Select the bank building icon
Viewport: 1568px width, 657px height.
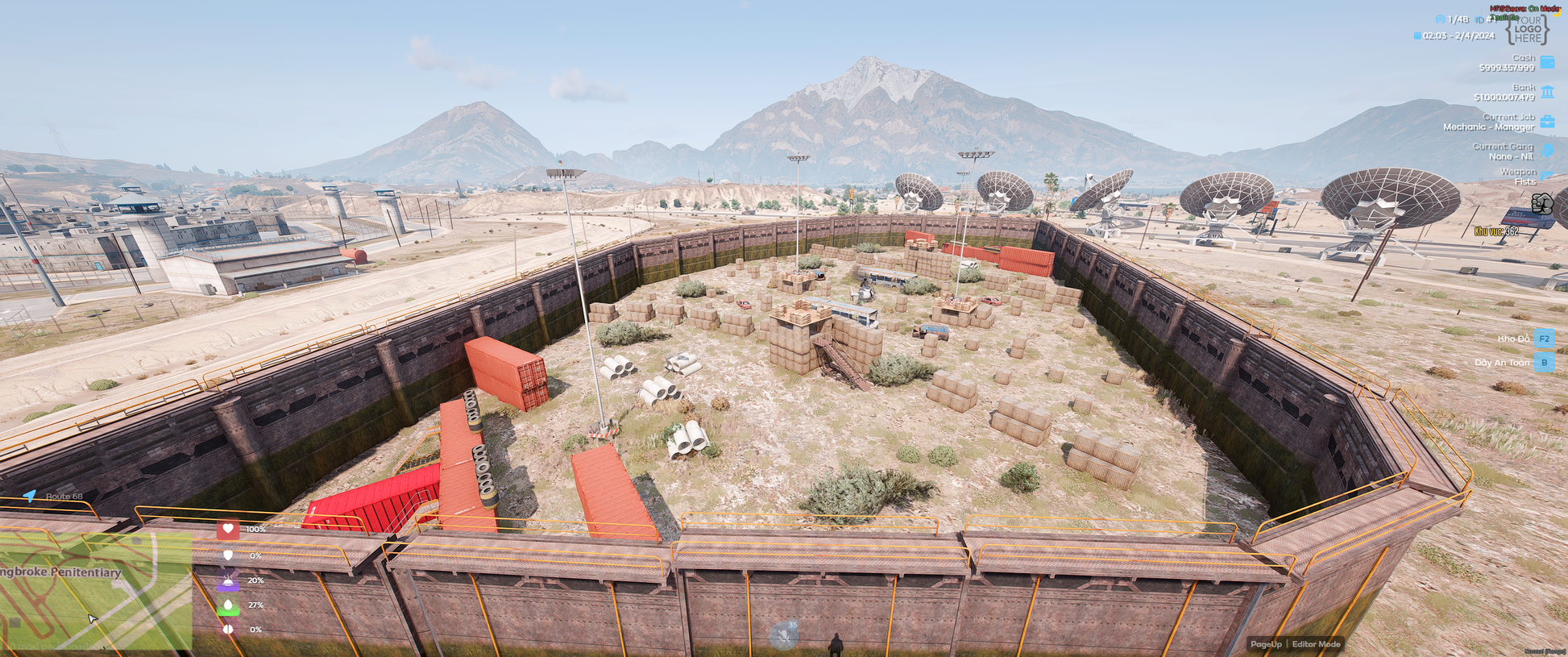point(1547,92)
